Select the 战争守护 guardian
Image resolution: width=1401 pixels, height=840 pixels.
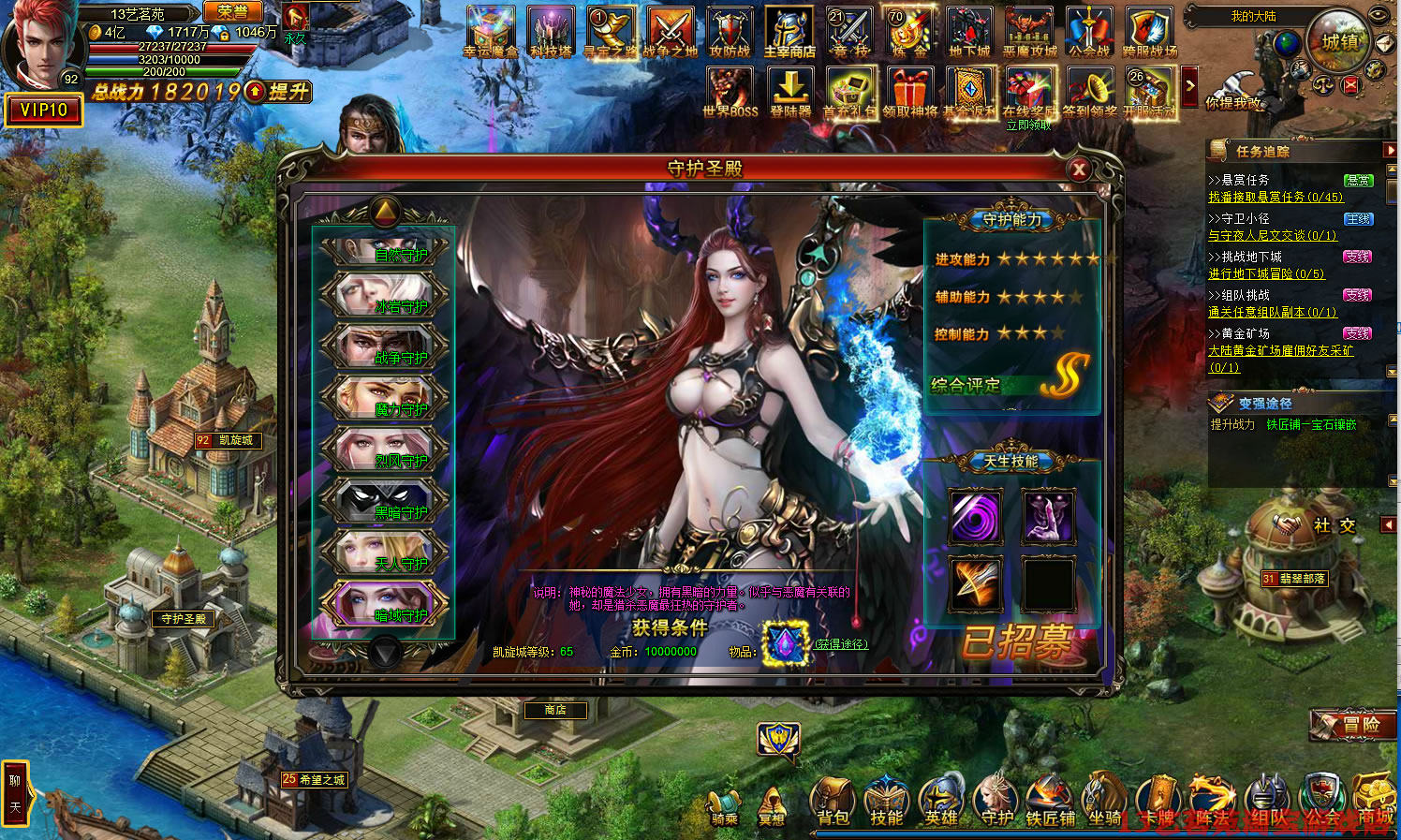(385, 347)
